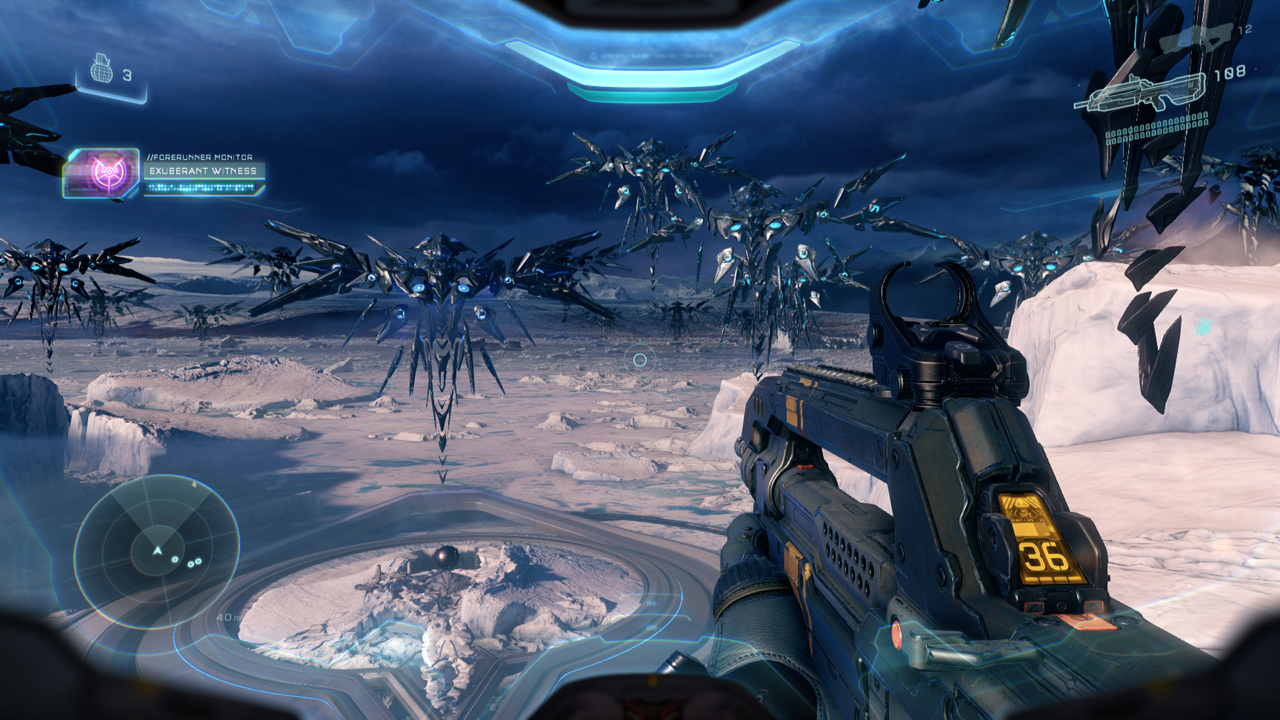
Task: Select the Exuberant Witness monitor portrait
Action: [102, 173]
